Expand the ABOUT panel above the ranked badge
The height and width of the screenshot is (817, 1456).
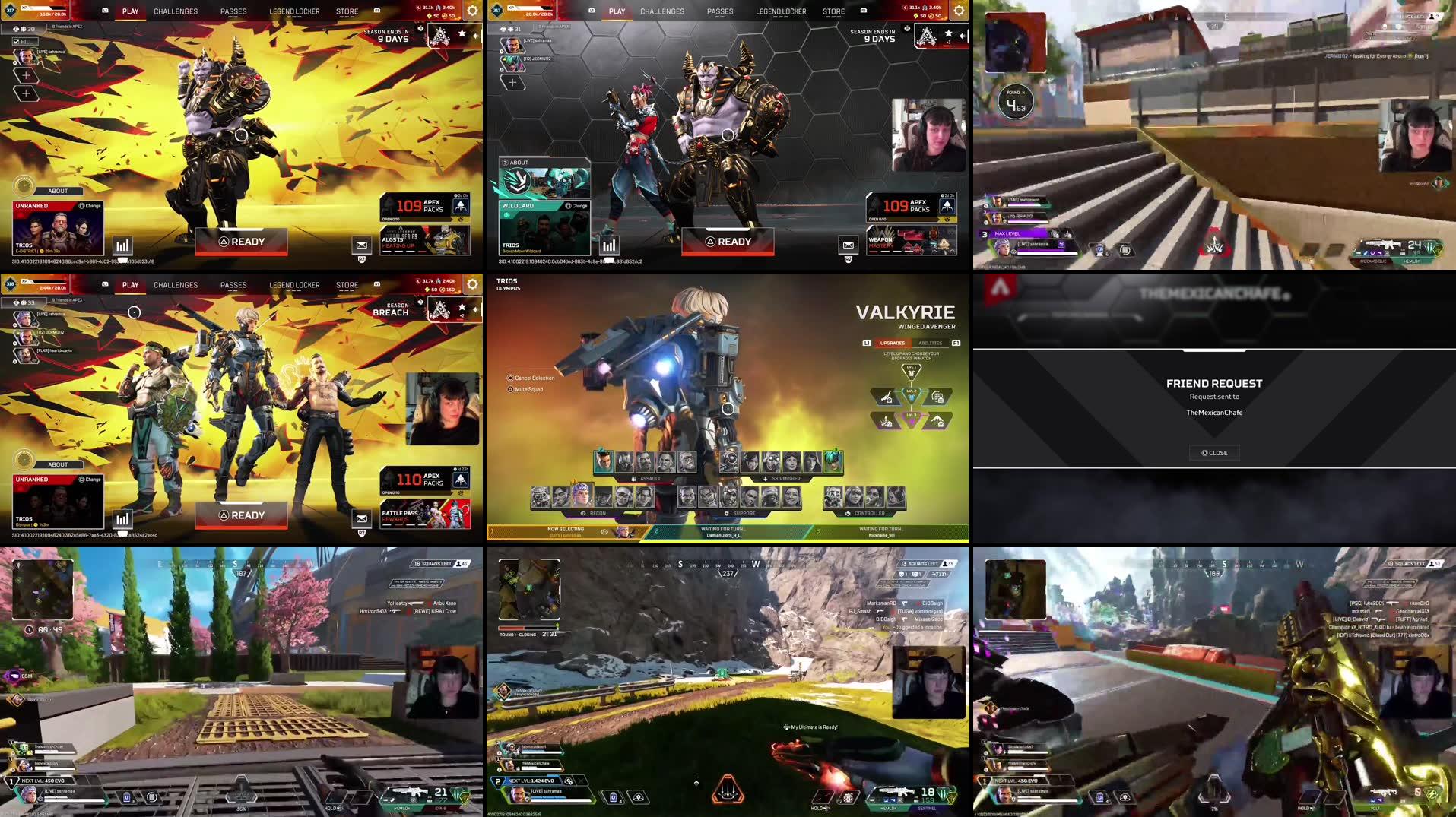click(x=58, y=191)
